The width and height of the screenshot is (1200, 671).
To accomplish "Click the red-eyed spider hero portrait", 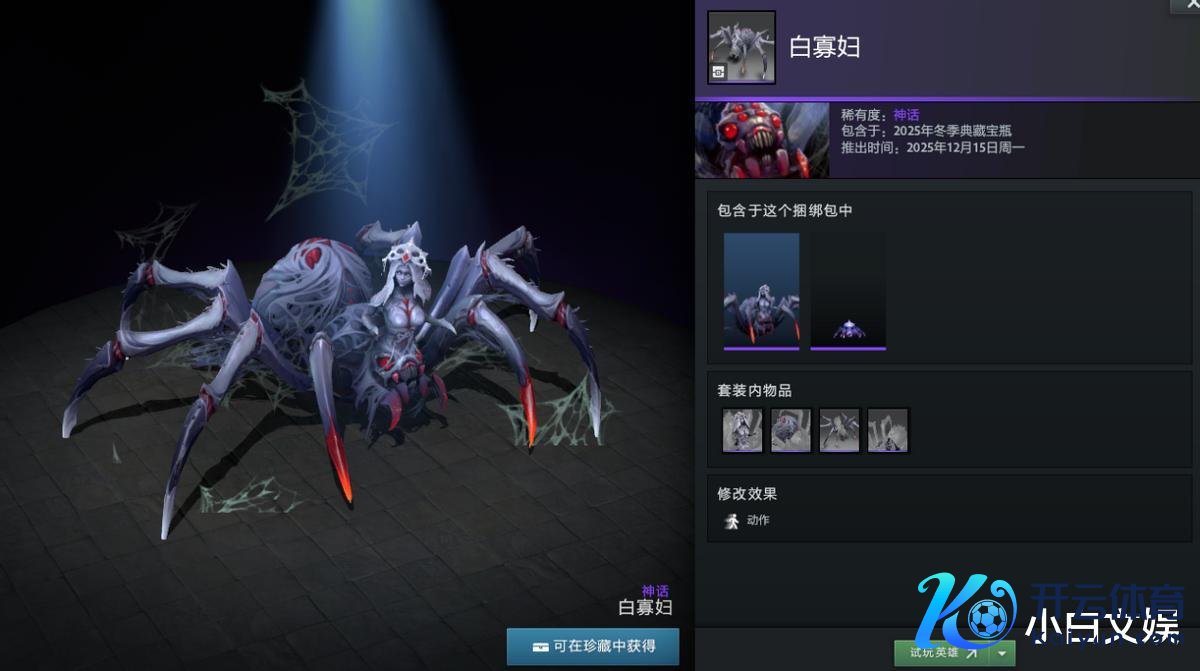I will click(x=762, y=140).
